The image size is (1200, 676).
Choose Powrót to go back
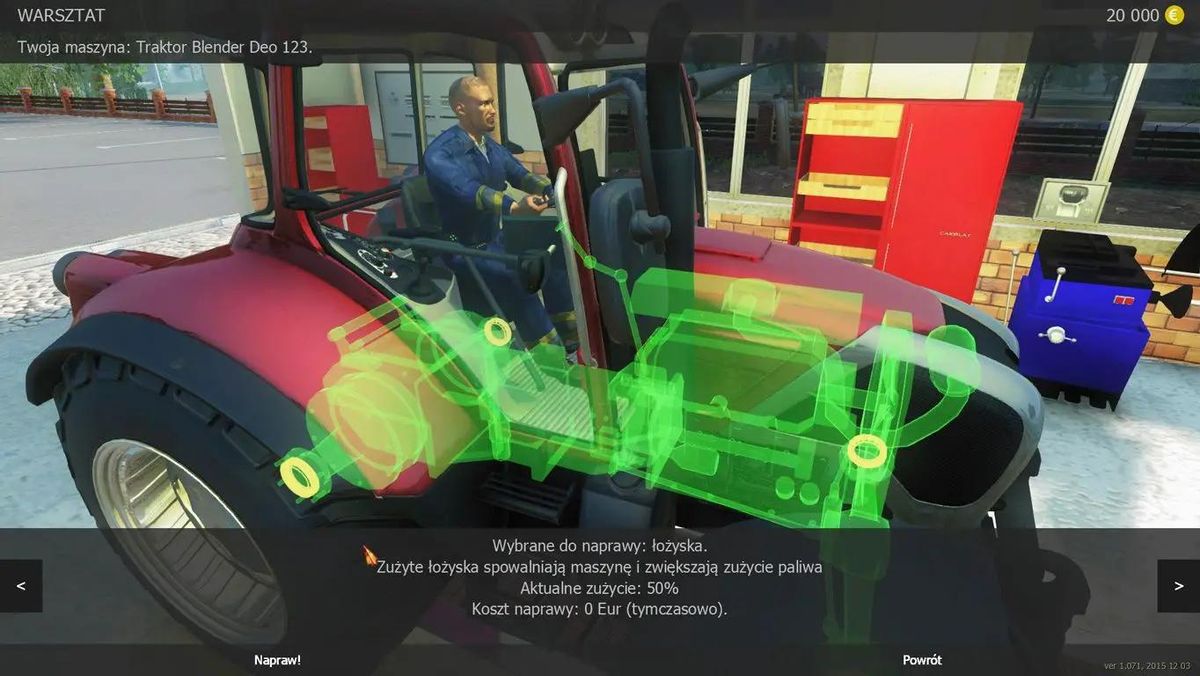pyautogui.click(x=922, y=660)
